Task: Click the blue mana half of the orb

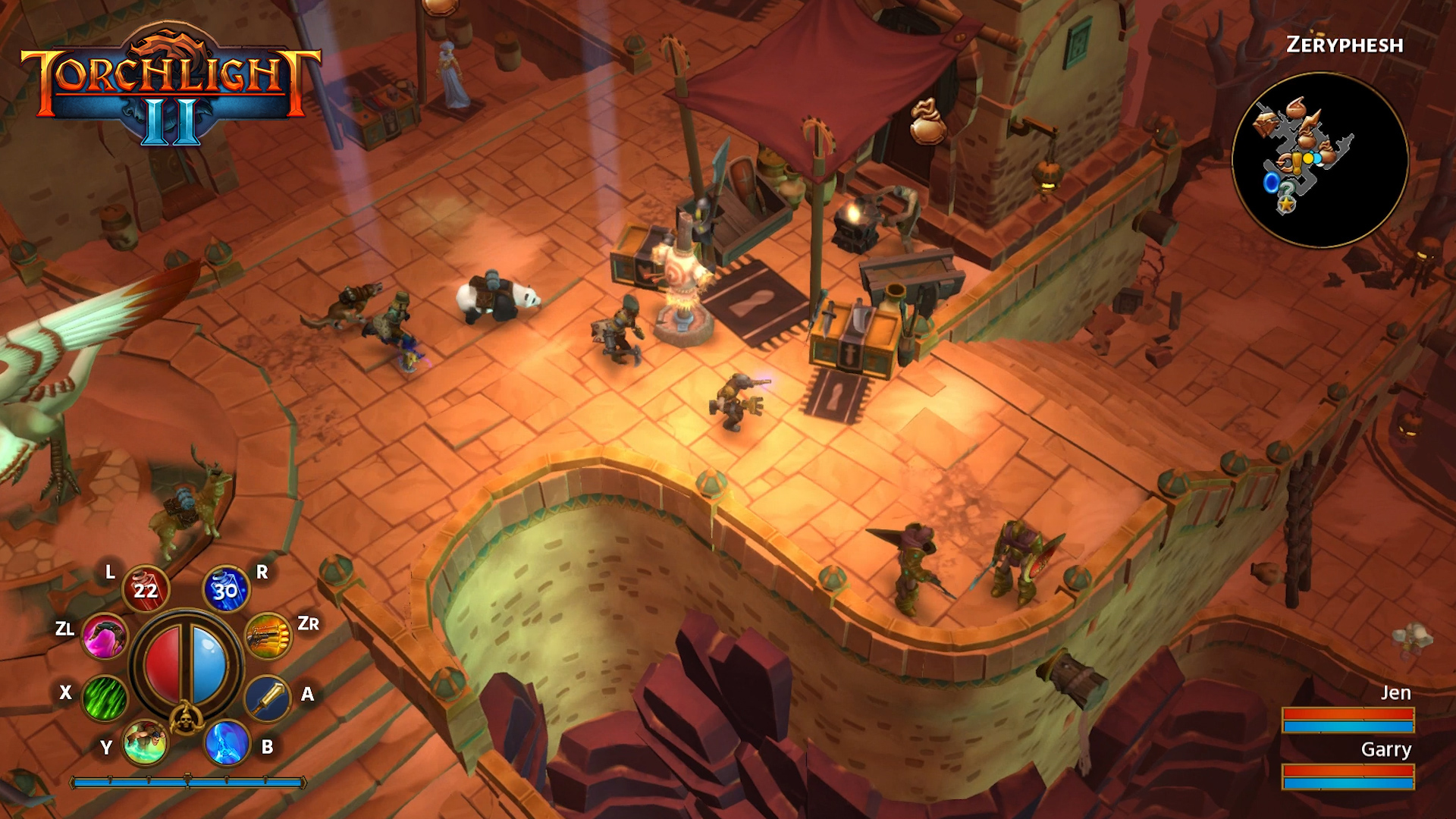Action: pos(208,661)
